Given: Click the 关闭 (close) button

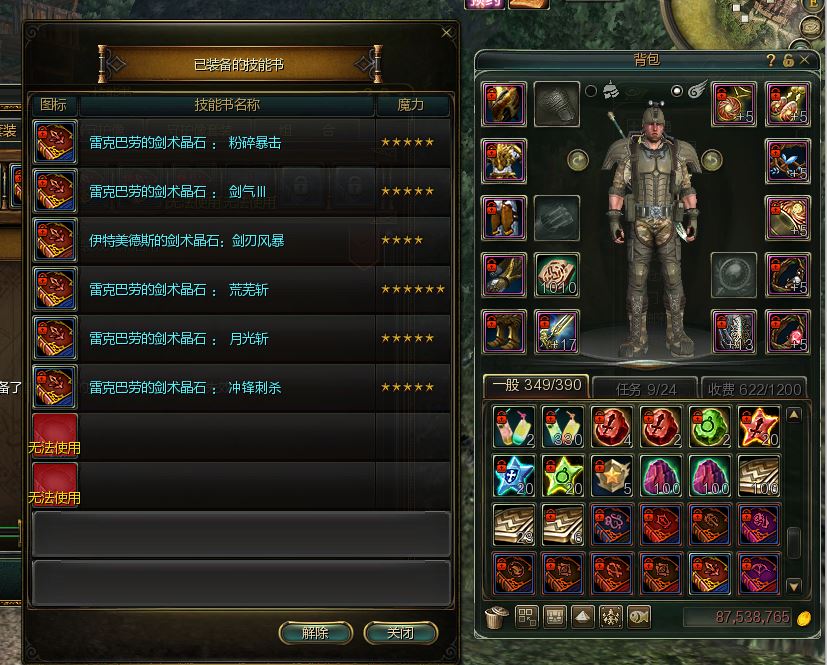Looking at the screenshot, I should point(400,633).
